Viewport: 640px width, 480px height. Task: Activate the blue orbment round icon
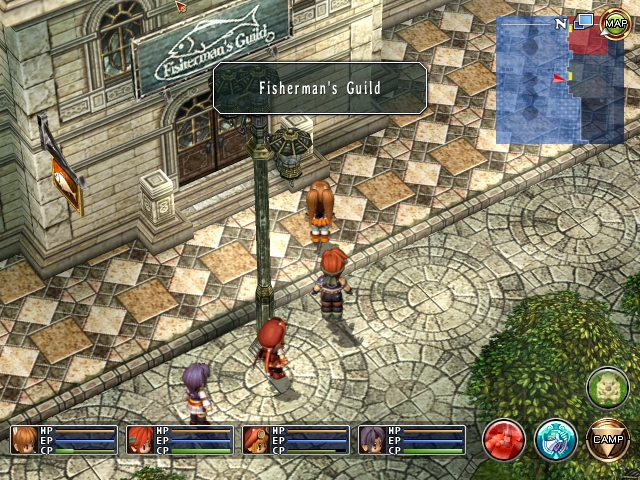tap(555, 440)
